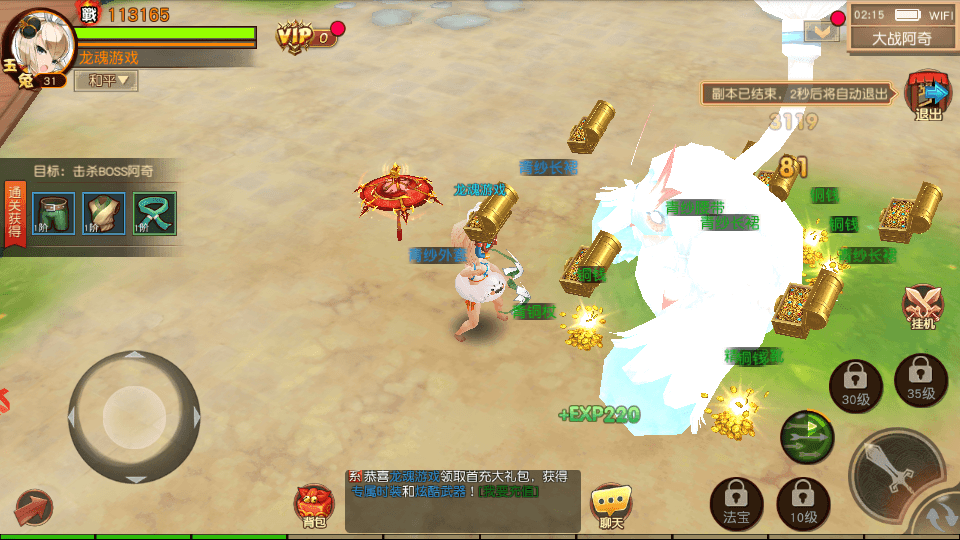Open the character portrait profile
The height and width of the screenshot is (540, 960).
pos(38,50)
